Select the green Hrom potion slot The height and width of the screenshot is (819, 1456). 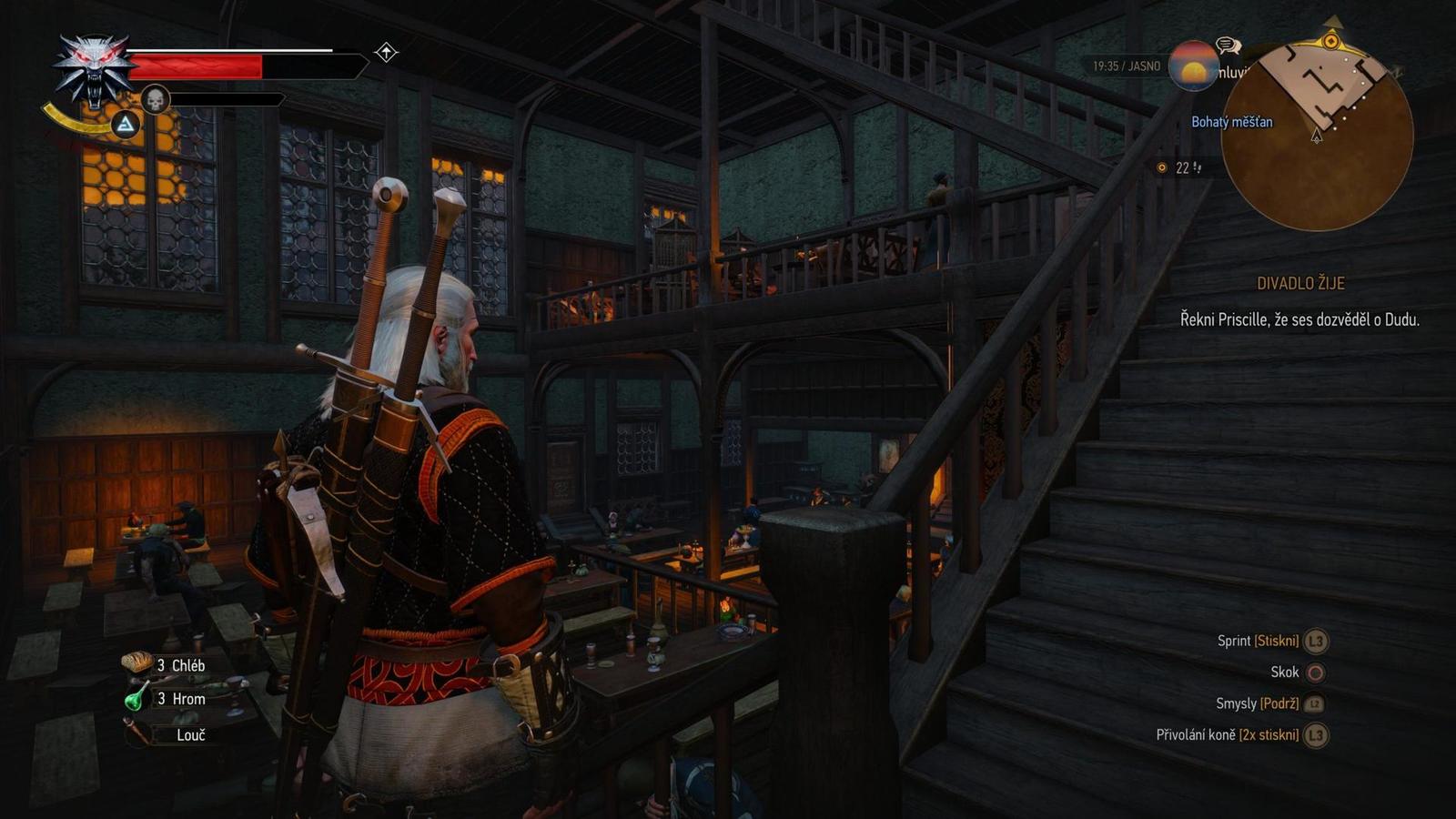pyautogui.click(x=136, y=699)
